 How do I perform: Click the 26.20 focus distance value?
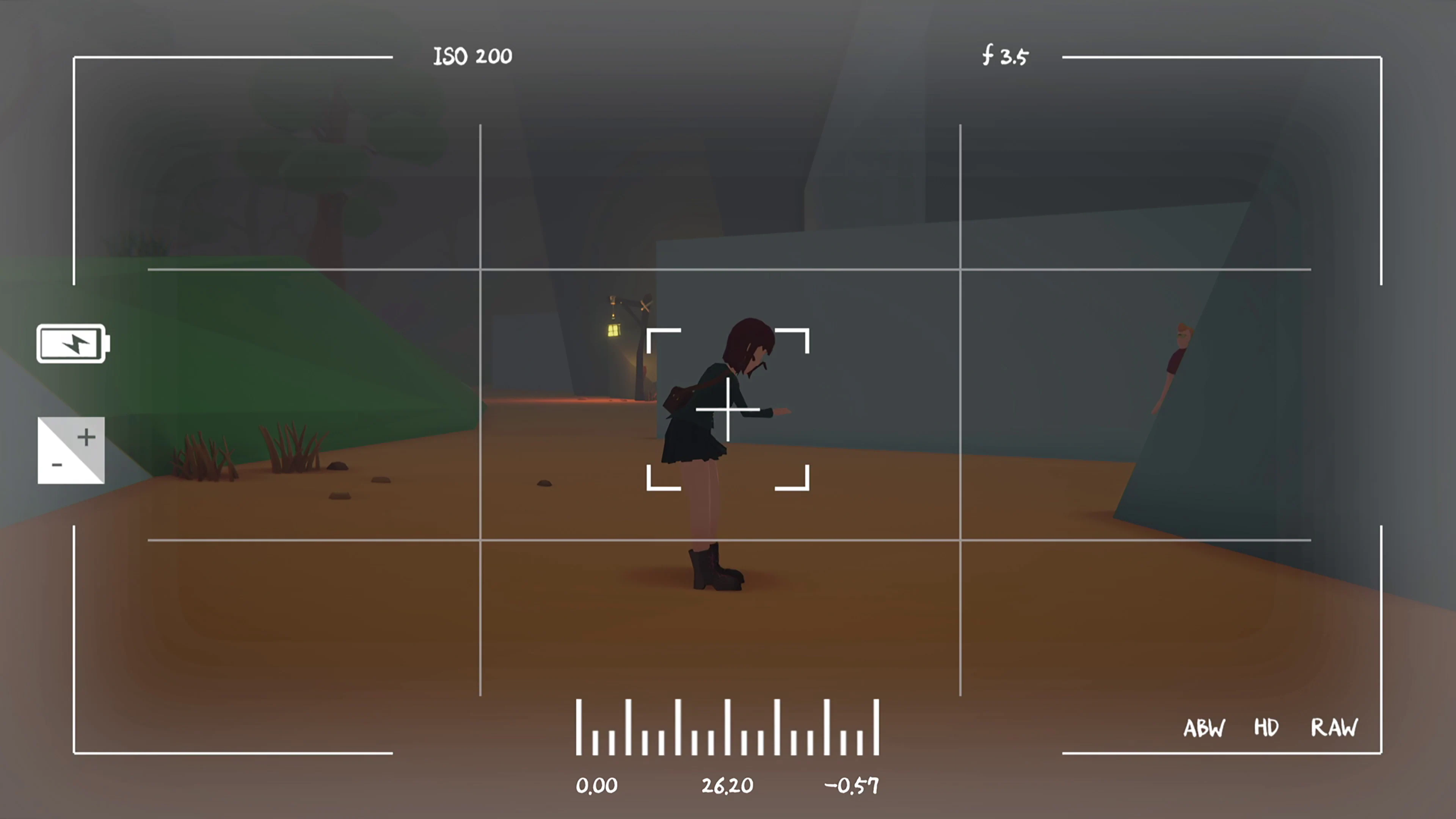click(x=727, y=786)
